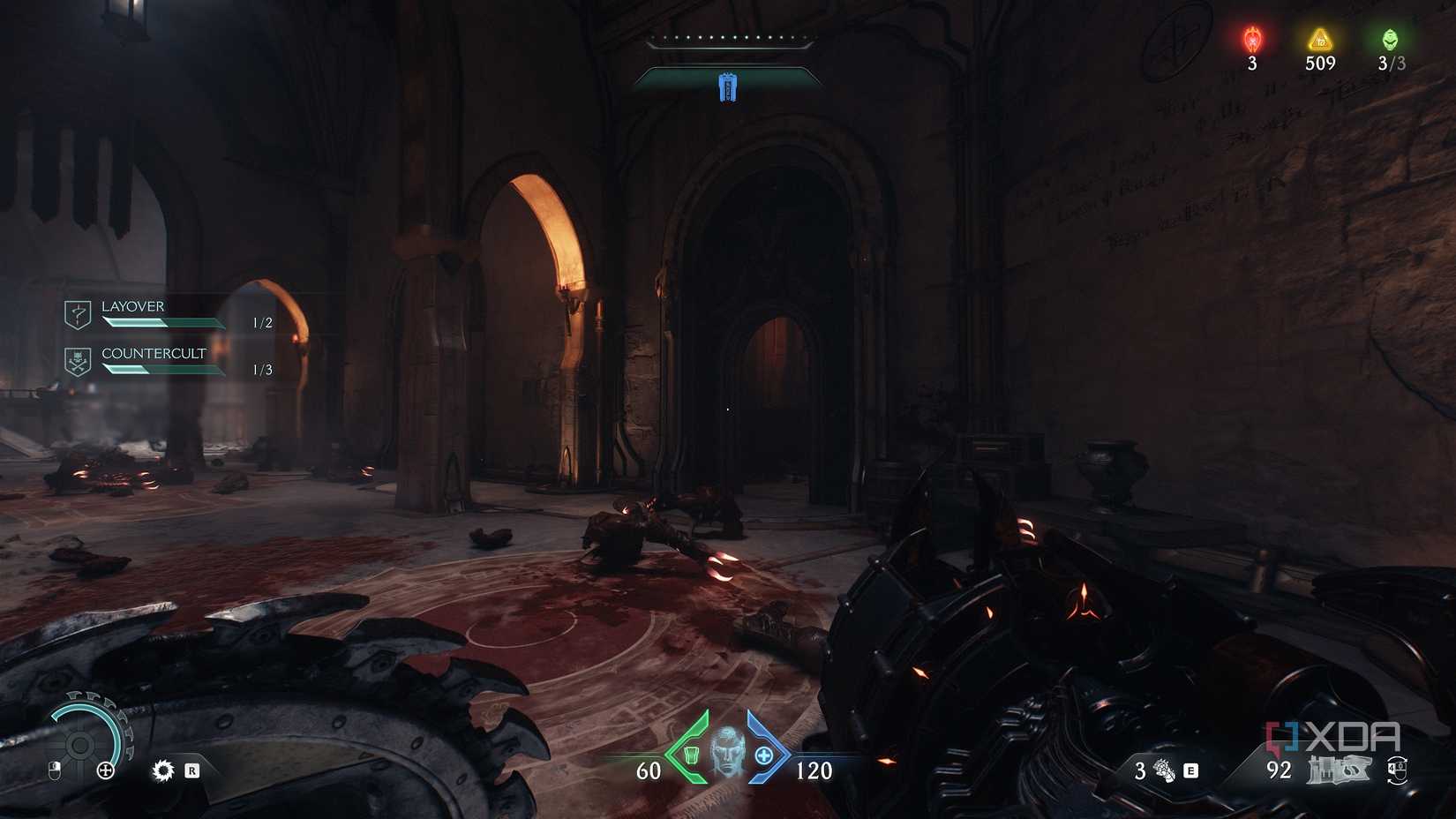Click the Layover quest progress bar

pos(161,323)
